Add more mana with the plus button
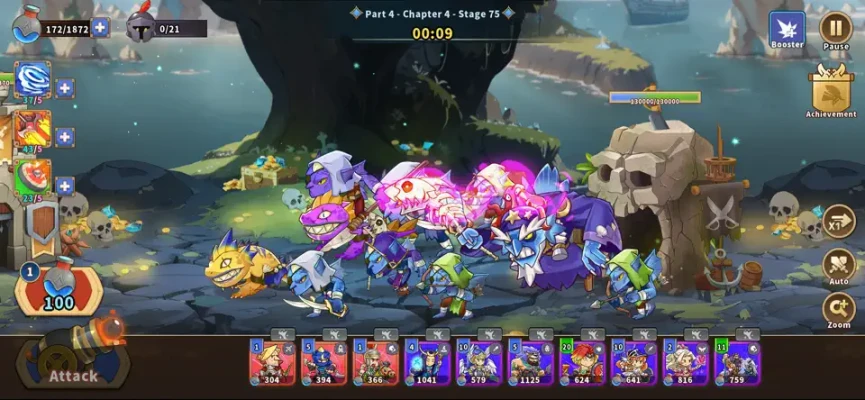Viewport: 865px width, 400px height. click(x=100, y=28)
